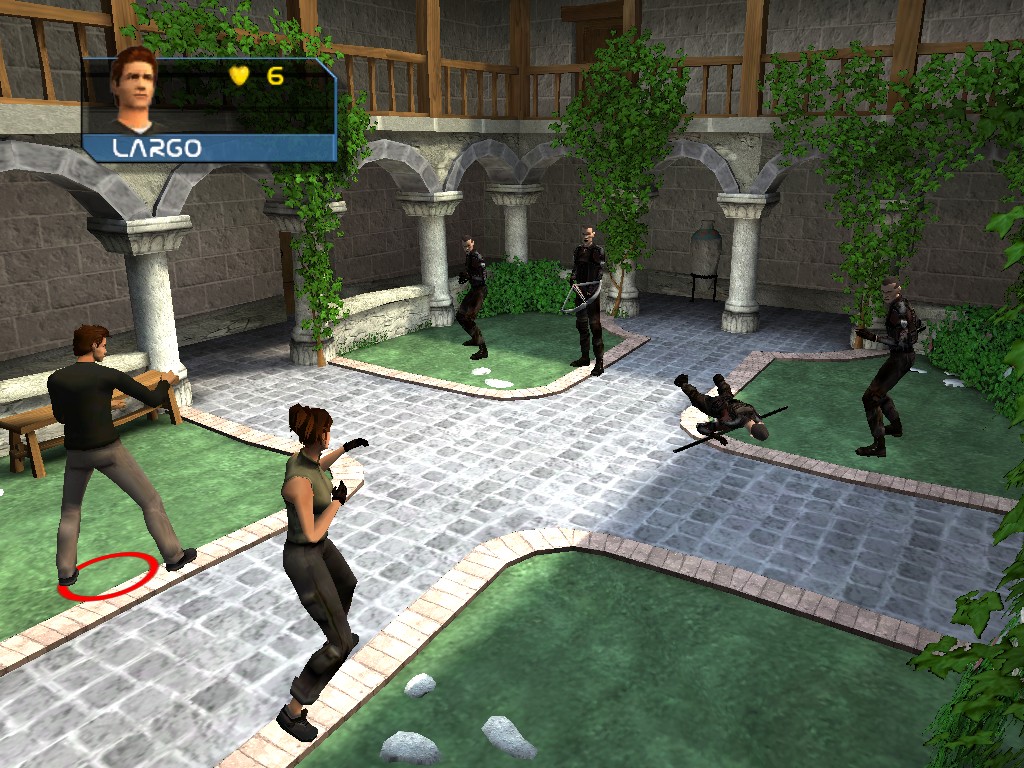The height and width of the screenshot is (768, 1024).
Task: Select Largo's portrait in the character panel
Action: (135, 90)
